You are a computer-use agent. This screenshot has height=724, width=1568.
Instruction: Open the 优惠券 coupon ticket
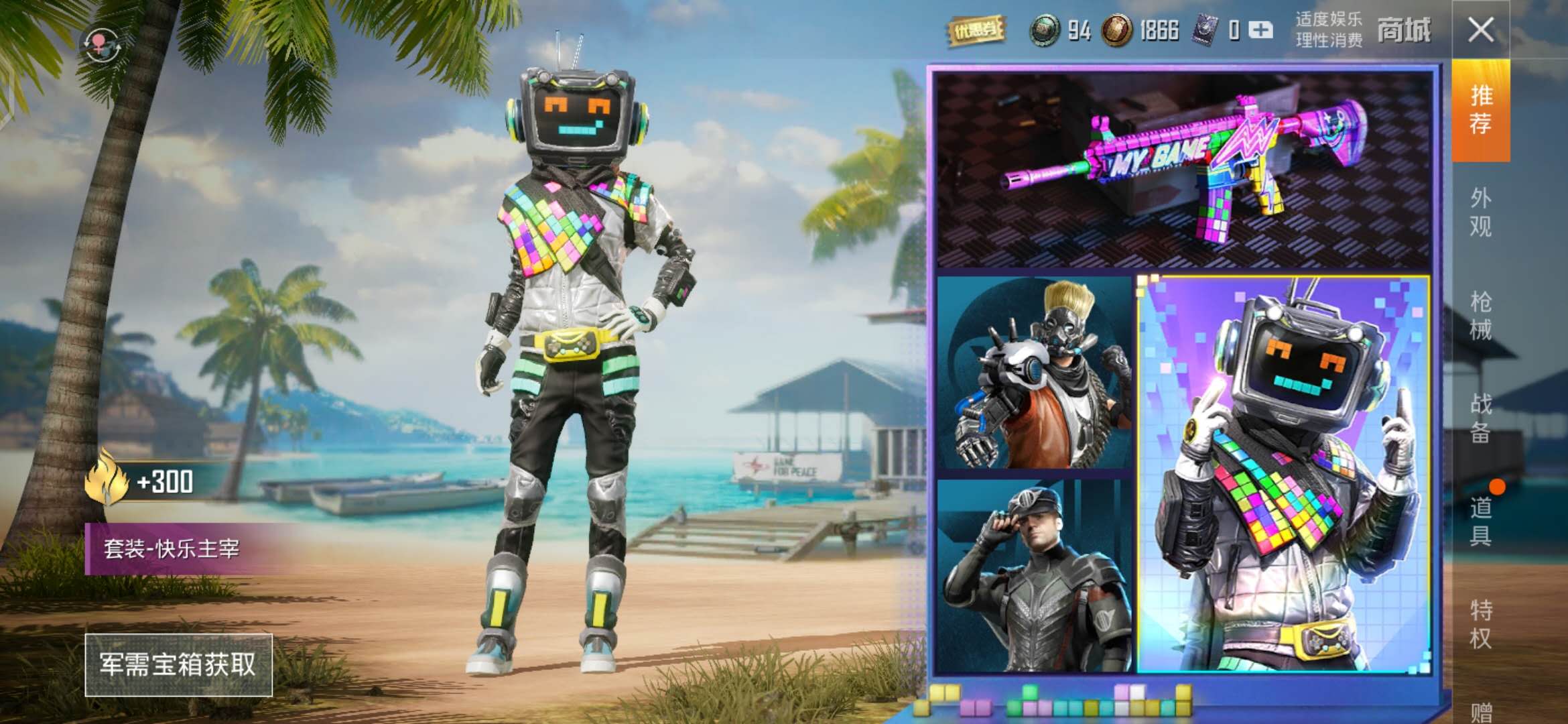[x=976, y=30]
